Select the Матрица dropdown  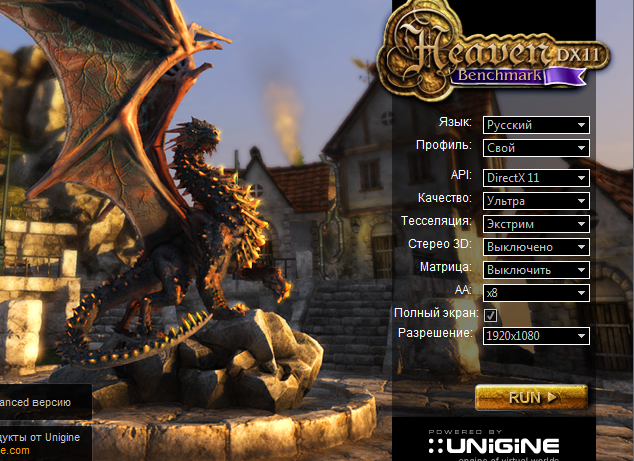(536, 270)
